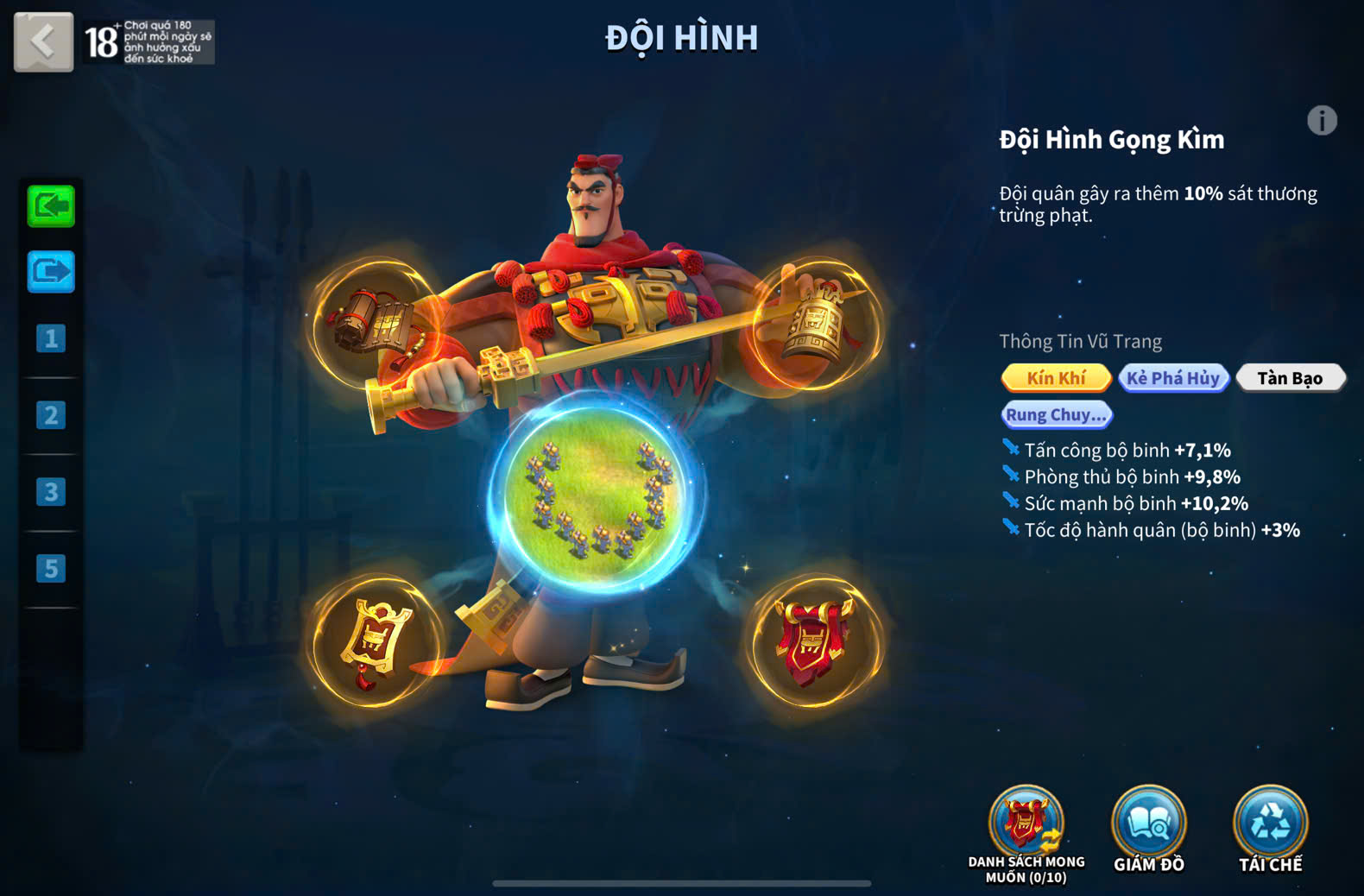Switch to formation preset 2
The height and width of the screenshot is (896, 1364).
tap(51, 415)
